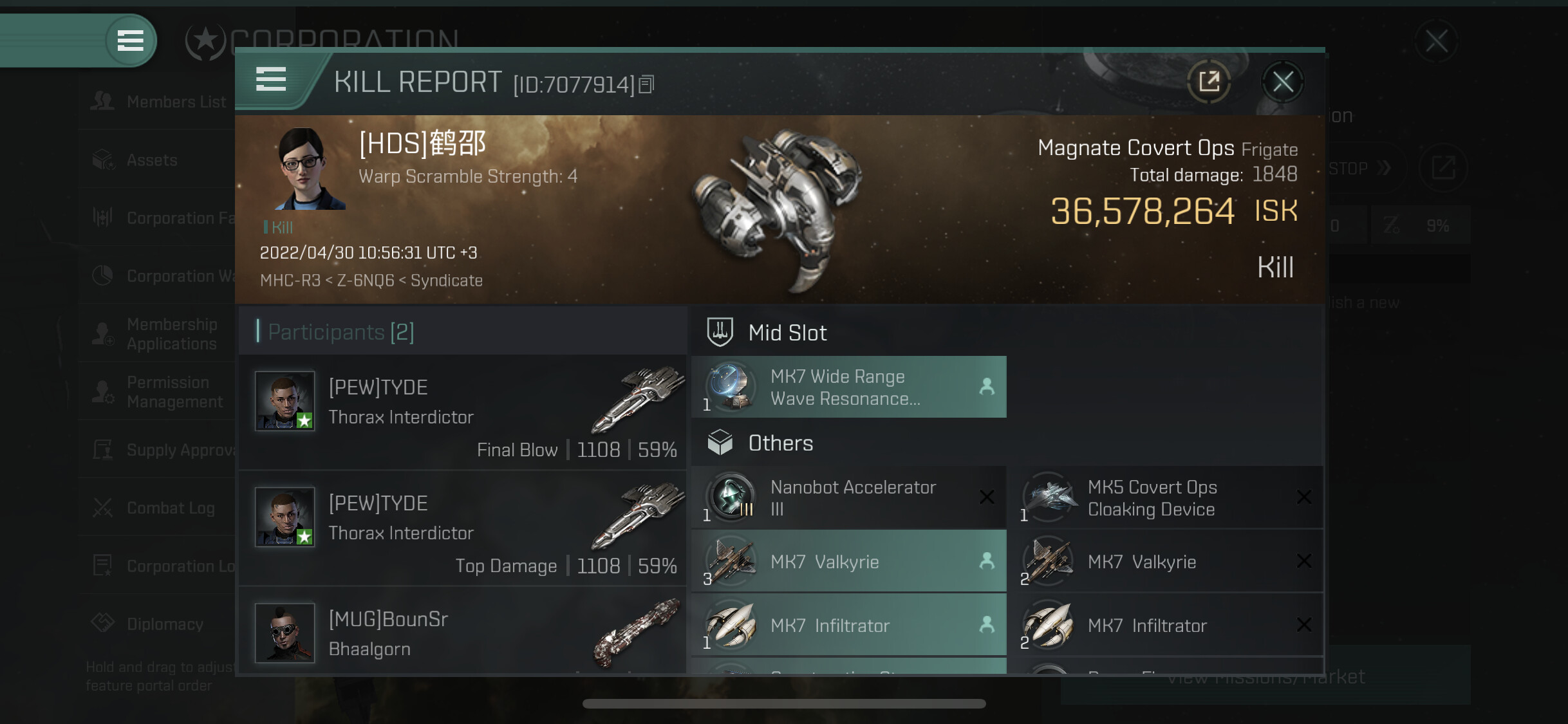Select the destroyed MK7 Infiltrator stack of two

1166,625
